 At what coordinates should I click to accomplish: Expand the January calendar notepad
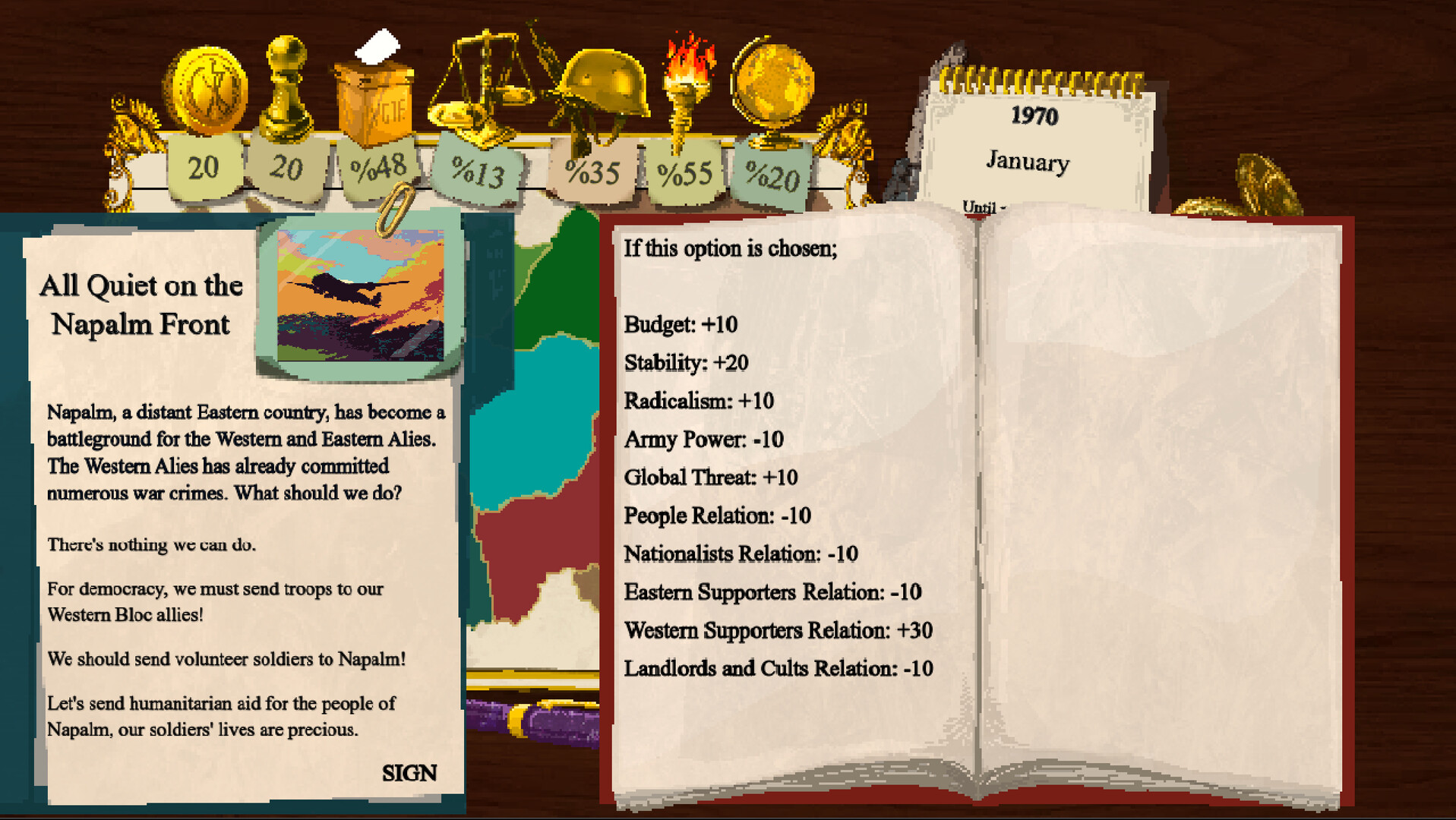click(1028, 162)
